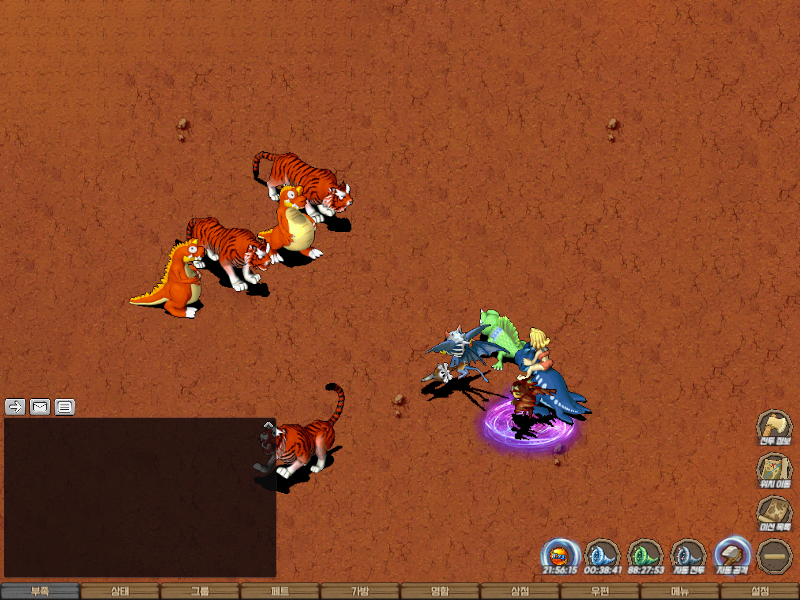
Task: Open the 상태 (status) menu
Action: point(120,591)
